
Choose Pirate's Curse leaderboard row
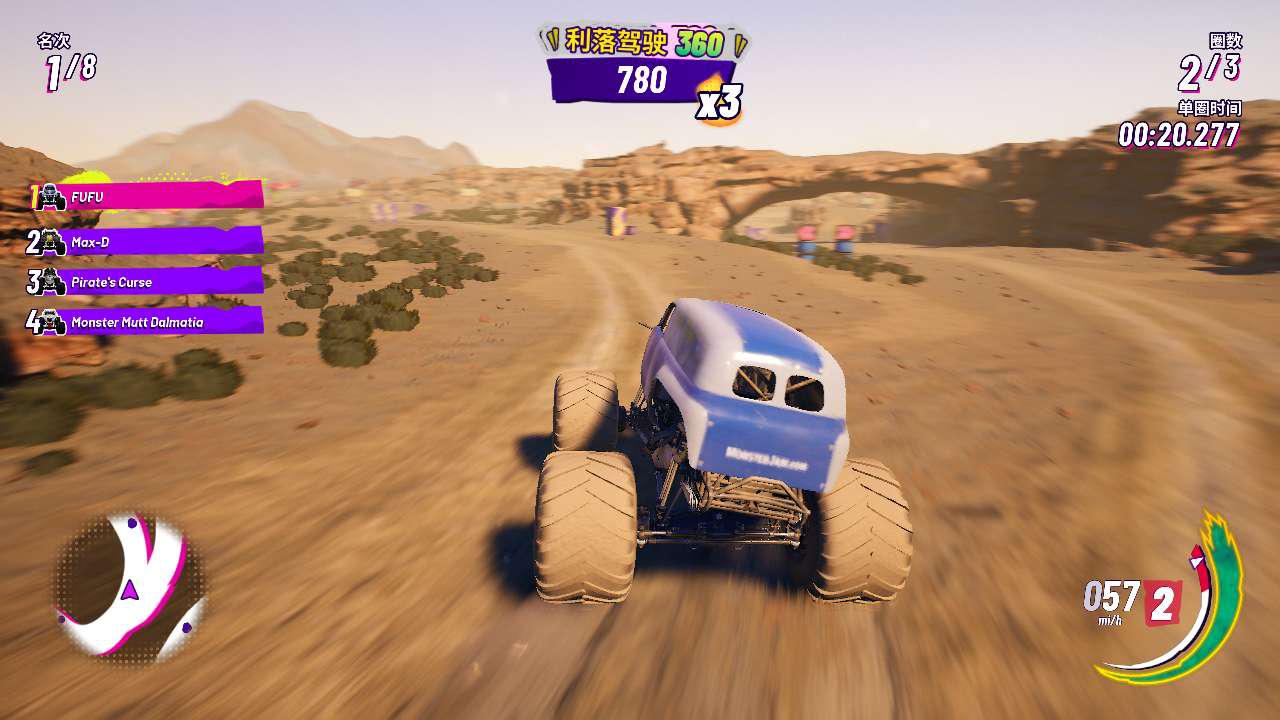tap(150, 282)
